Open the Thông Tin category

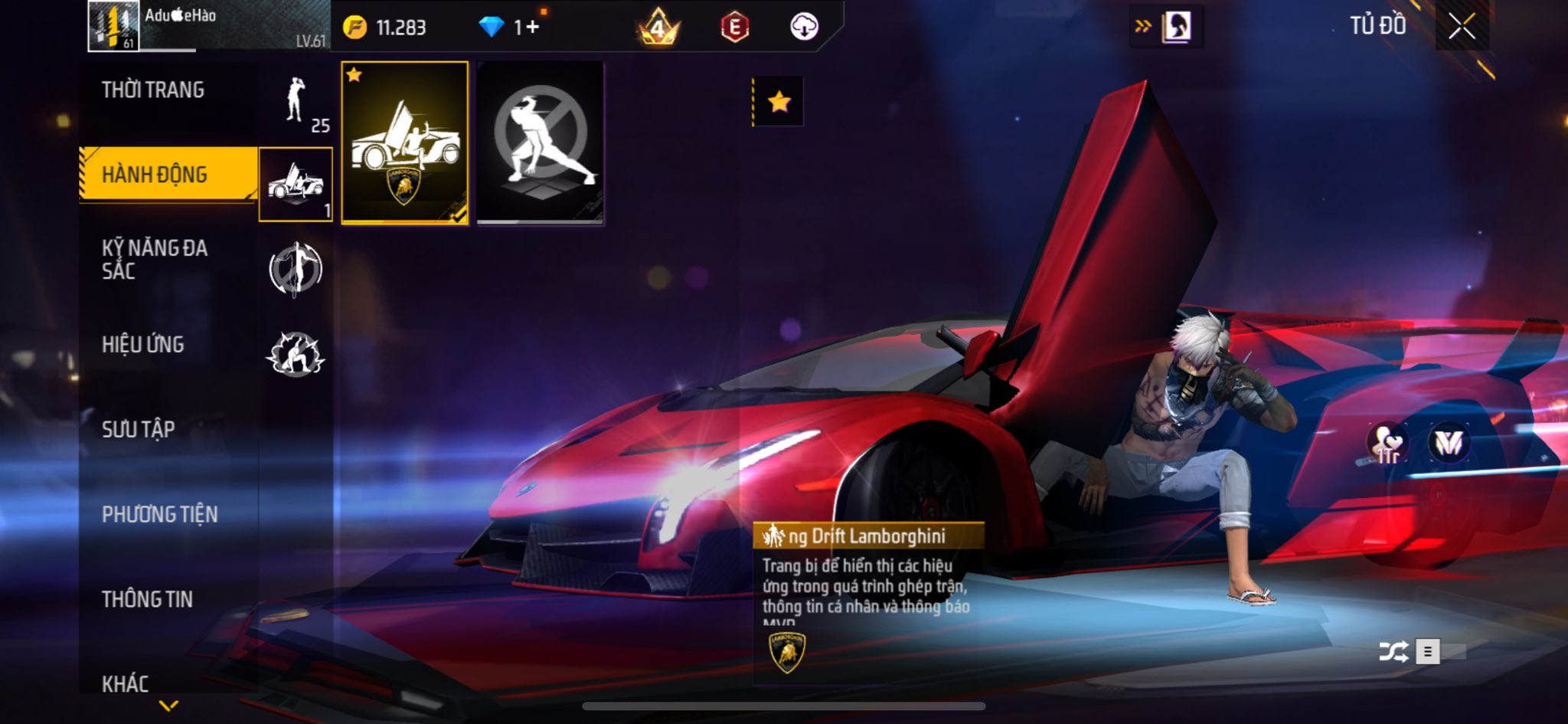click(148, 599)
